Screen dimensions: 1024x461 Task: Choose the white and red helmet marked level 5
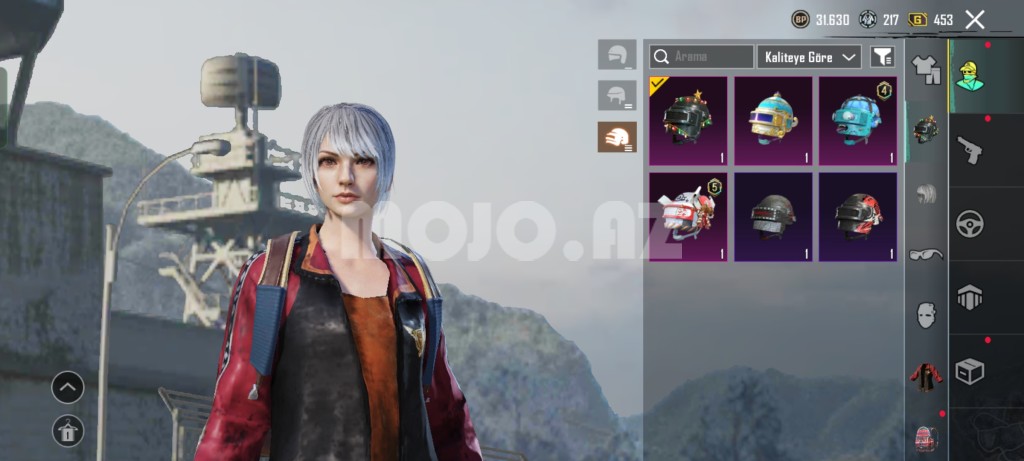coord(688,217)
